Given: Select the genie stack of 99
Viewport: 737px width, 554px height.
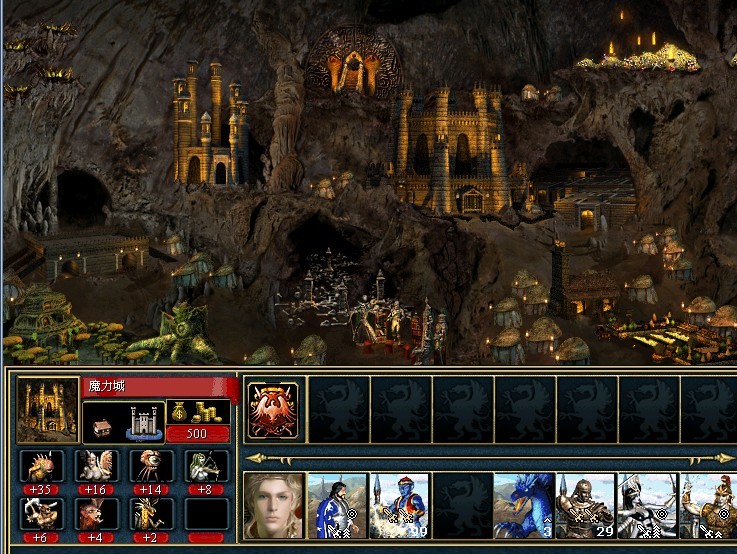Looking at the screenshot, I should click(x=399, y=506).
